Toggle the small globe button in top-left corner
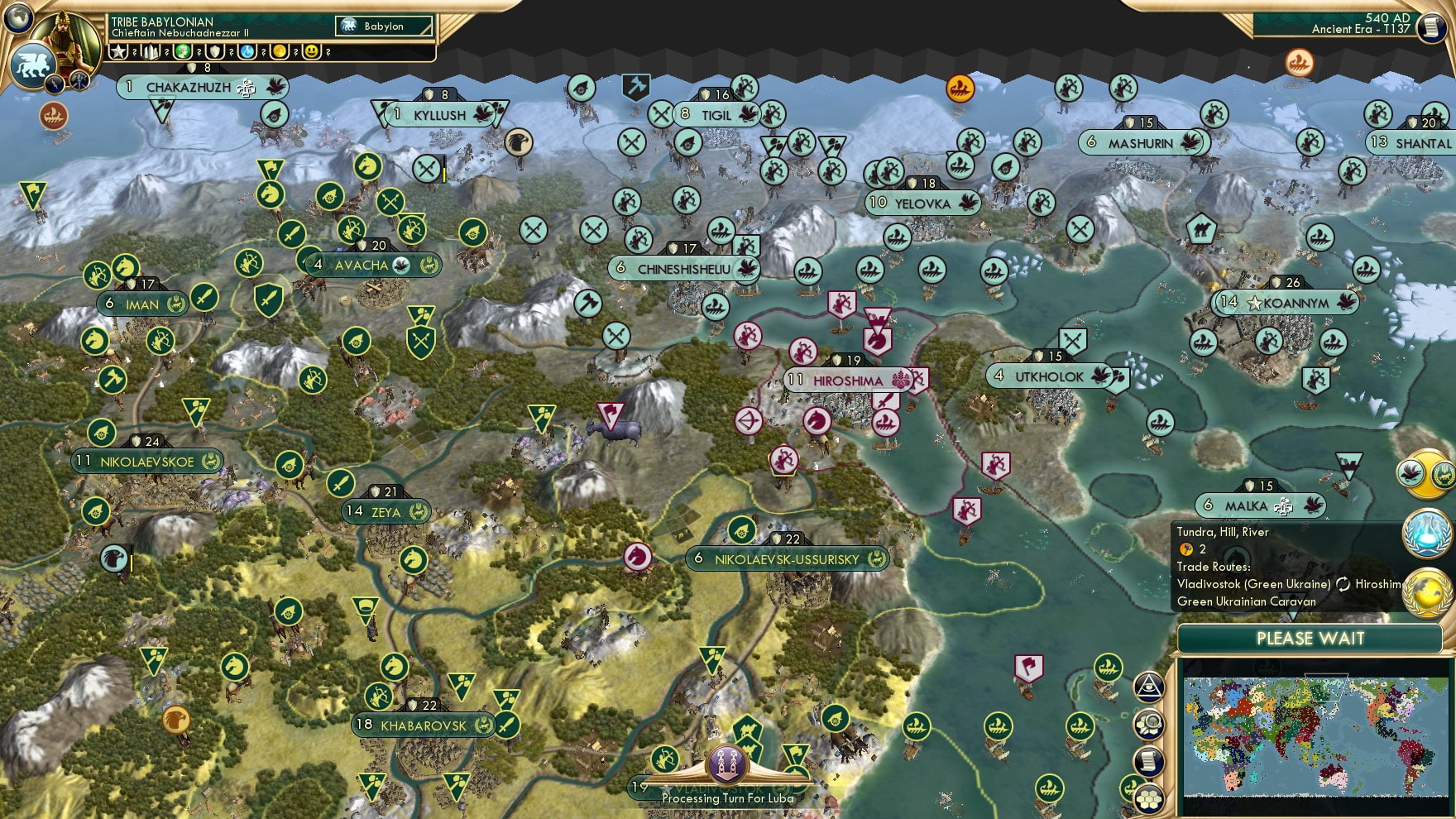Viewport: 1456px width, 819px height. pyautogui.click(x=19, y=18)
